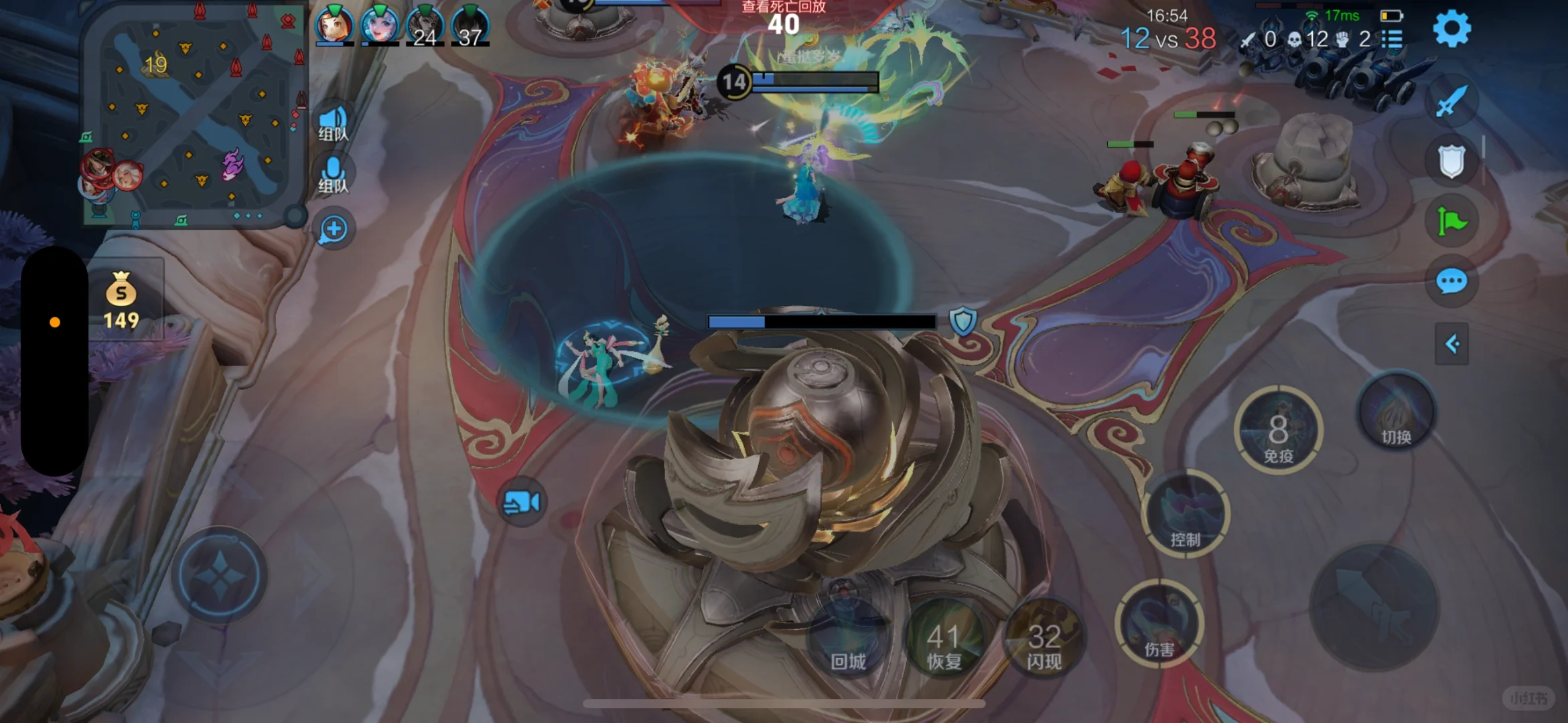Open the chat bubble messages
The image size is (1568, 723).
pos(1451,282)
